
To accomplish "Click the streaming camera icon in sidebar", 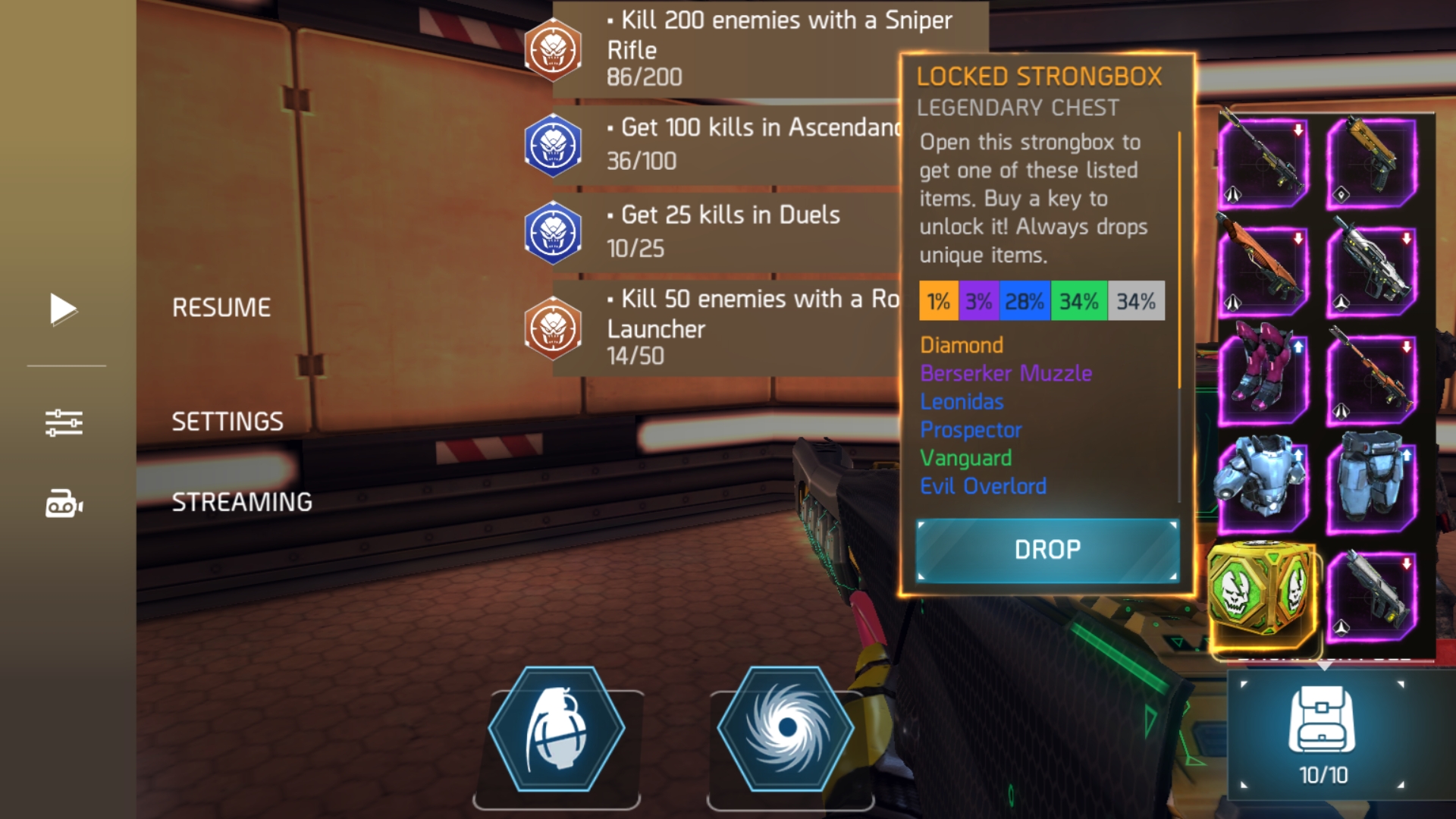I will click(x=64, y=503).
